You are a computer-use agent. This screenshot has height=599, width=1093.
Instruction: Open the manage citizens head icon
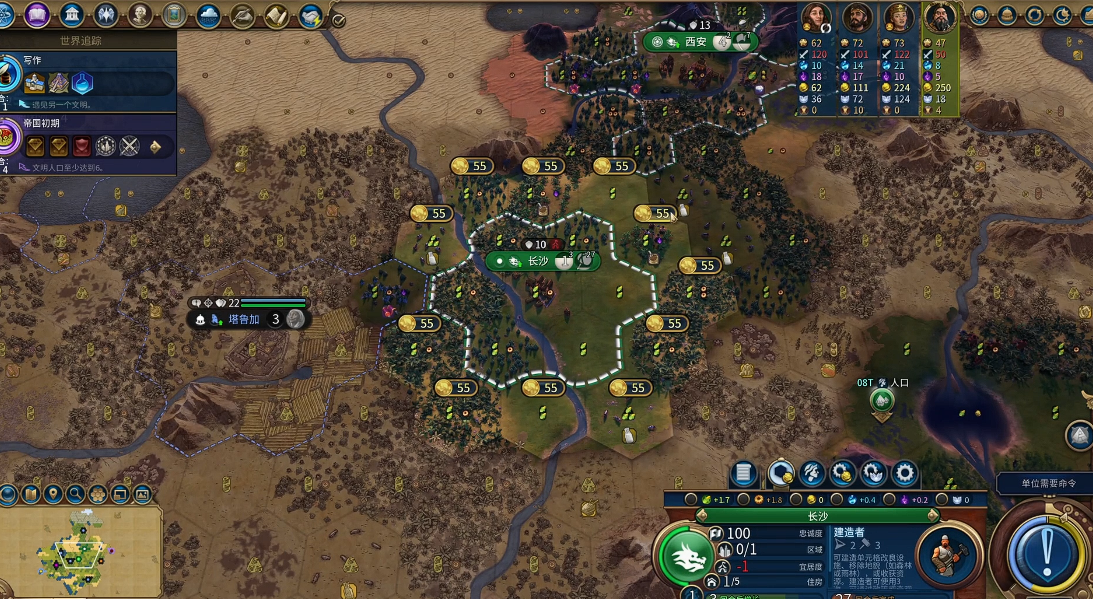[812, 473]
